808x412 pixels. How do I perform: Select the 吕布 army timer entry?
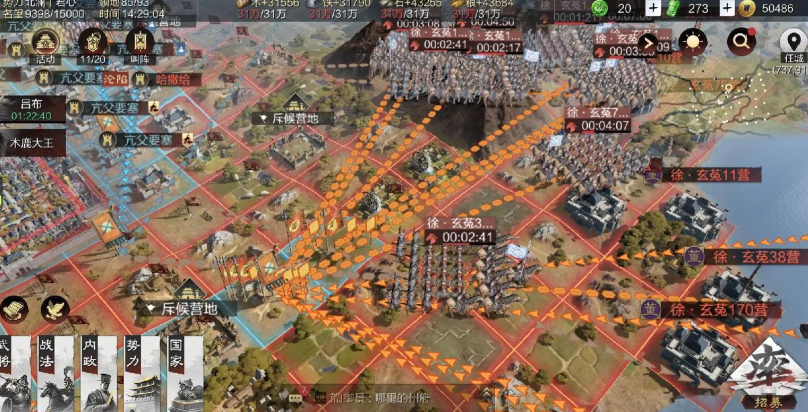[32, 109]
